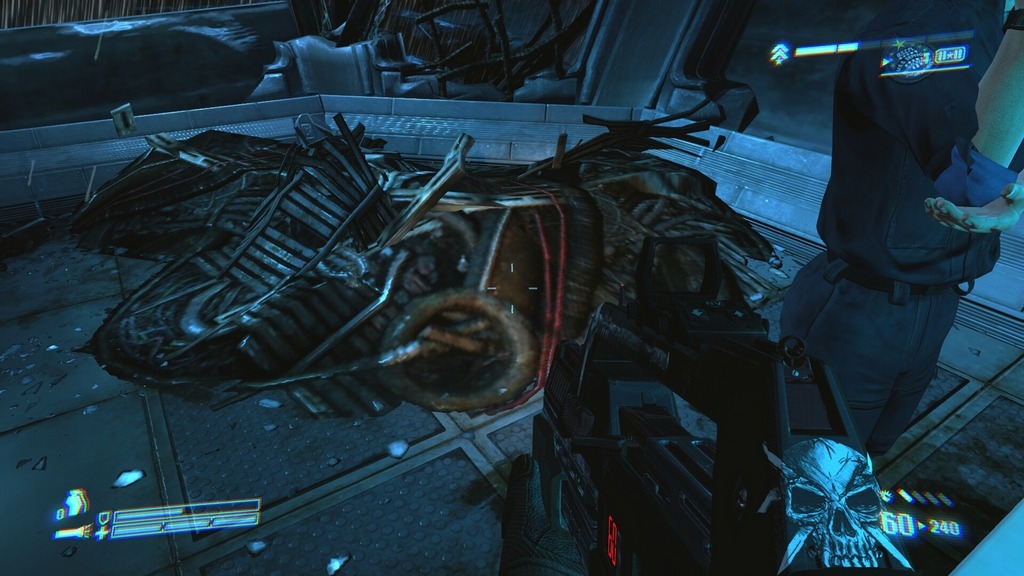This screenshot has width=1024, height=576.
Task: Toggle the flashlight icon beside the health bar
Action: click(x=72, y=532)
